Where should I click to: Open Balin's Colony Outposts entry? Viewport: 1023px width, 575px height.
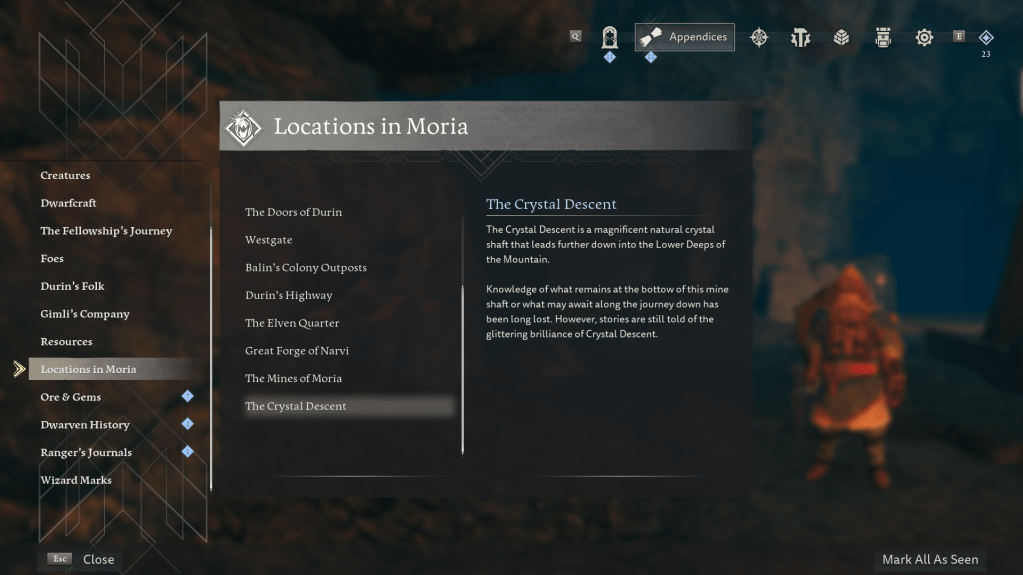pyautogui.click(x=306, y=268)
